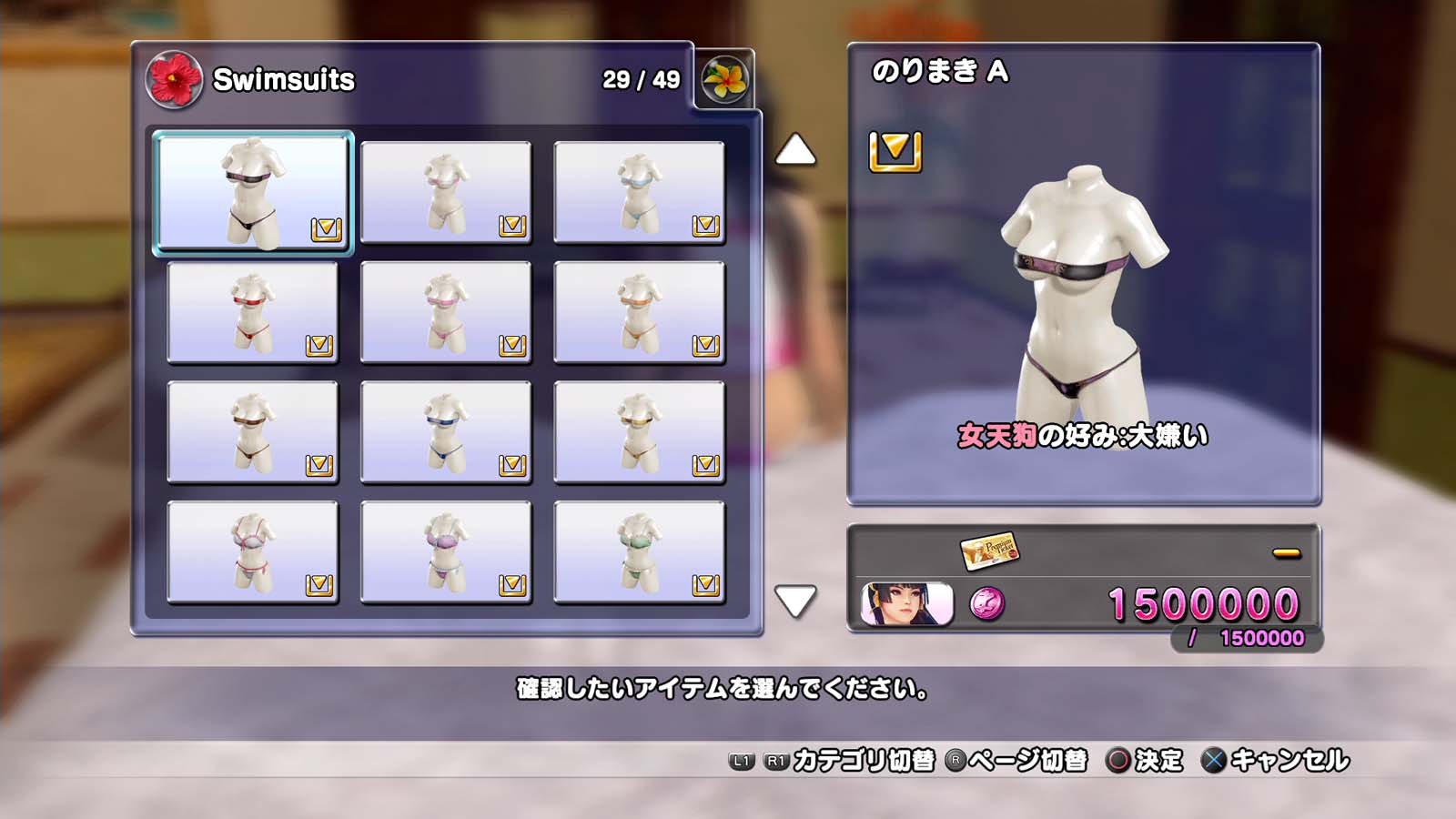Click the Premium Ticket icon
This screenshot has width=1456, height=819.
pos(989,550)
